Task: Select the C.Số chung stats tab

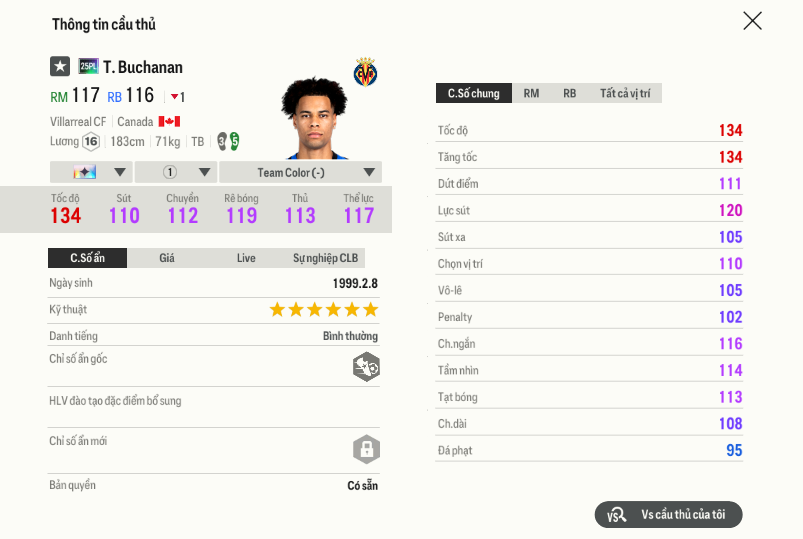Action: click(474, 93)
